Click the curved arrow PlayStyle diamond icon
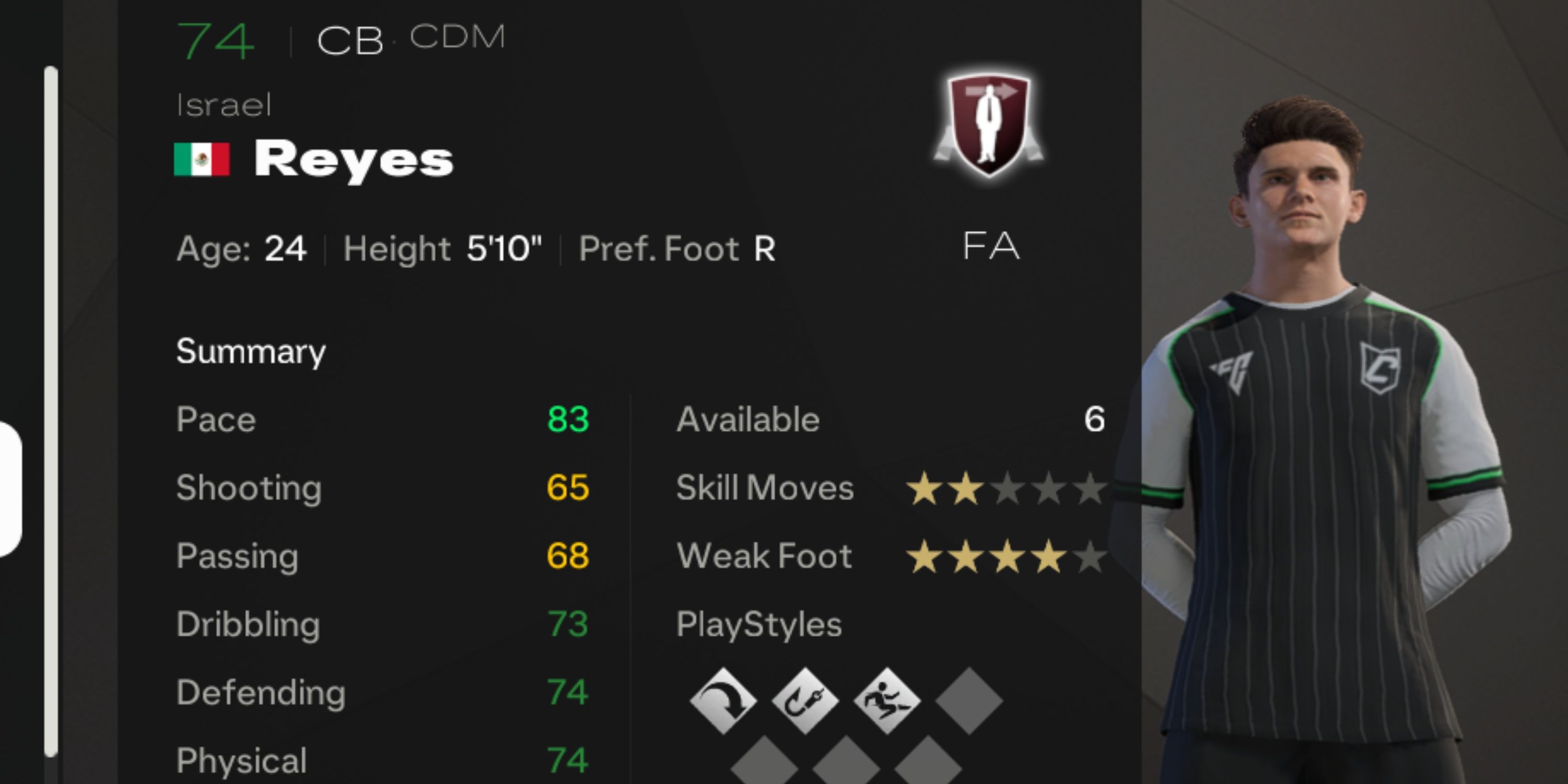 coord(725,701)
